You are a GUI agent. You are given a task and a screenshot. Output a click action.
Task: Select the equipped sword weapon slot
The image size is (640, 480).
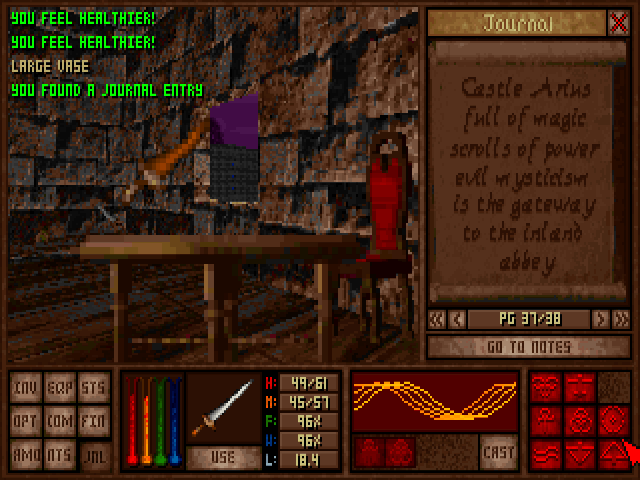pos(223,408)
